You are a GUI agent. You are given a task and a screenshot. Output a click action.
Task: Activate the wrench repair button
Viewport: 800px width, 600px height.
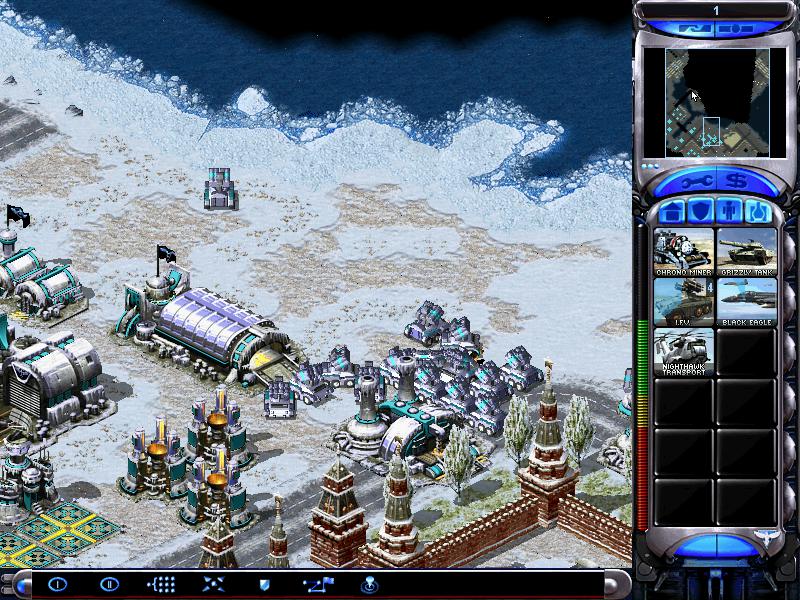tap(696, 182)
